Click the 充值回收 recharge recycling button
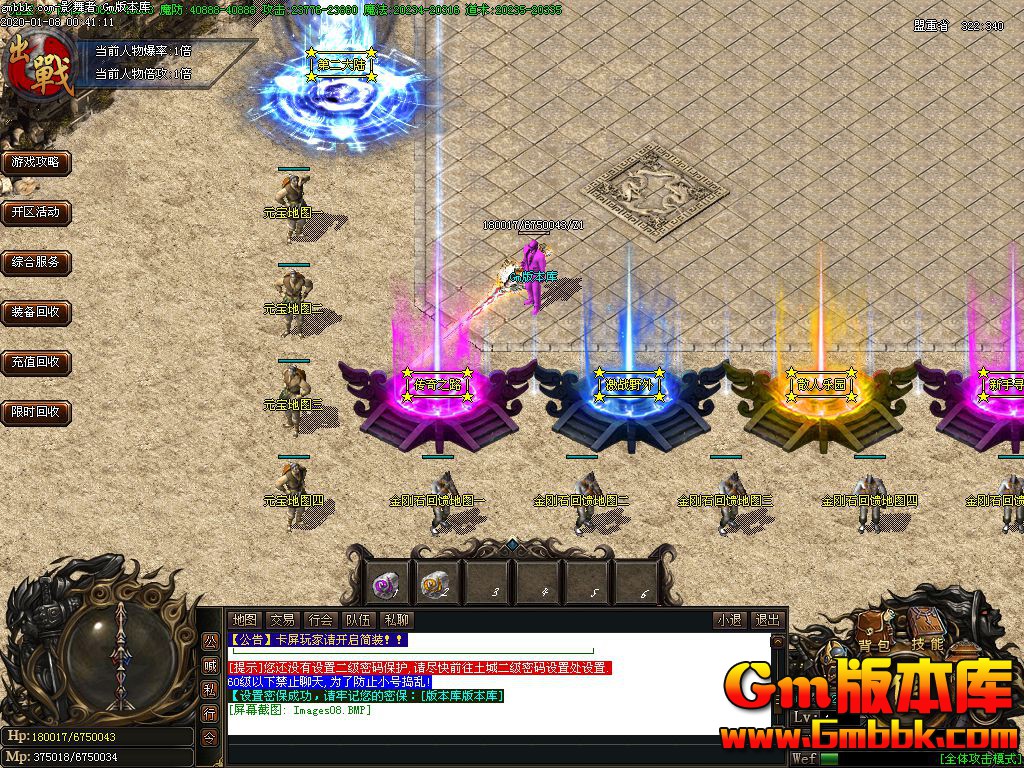Screen dimensions: 1024x768 (36, 362)
